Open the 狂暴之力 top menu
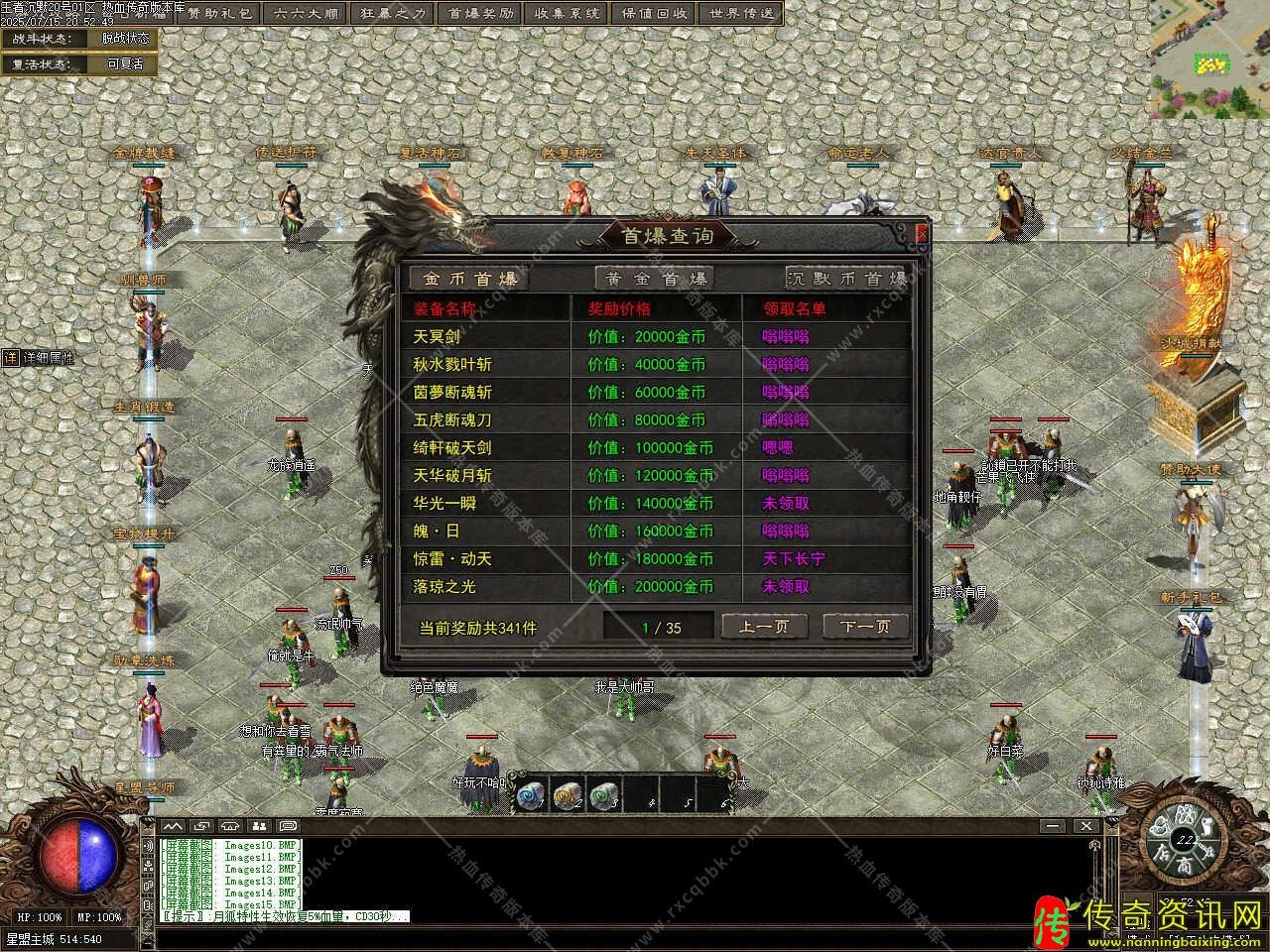The width and height of the screenshot is (1270, 952). pyautogui.click(x=392, y=14)
